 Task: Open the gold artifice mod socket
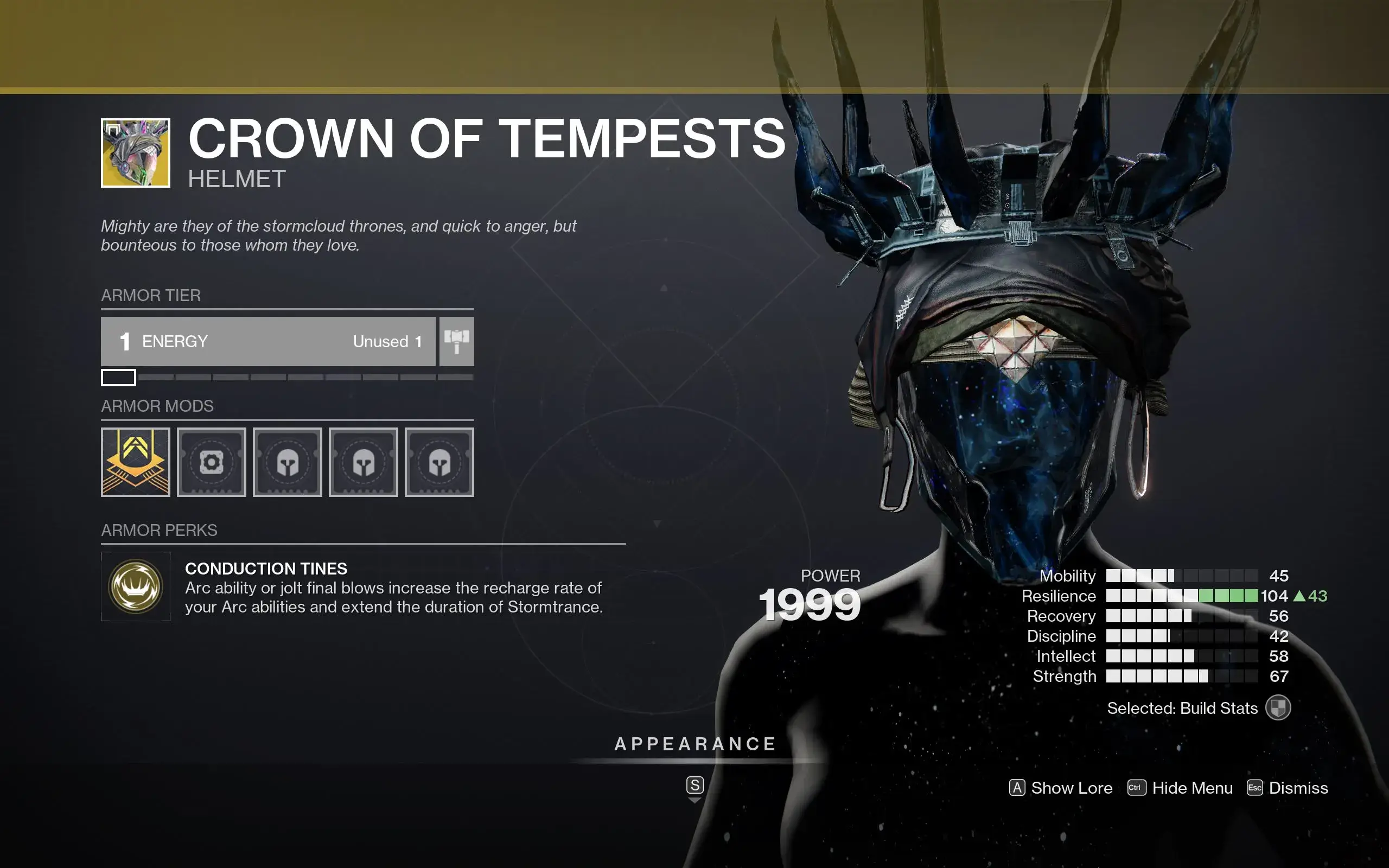pyautogui.click(x=136, y=462)
